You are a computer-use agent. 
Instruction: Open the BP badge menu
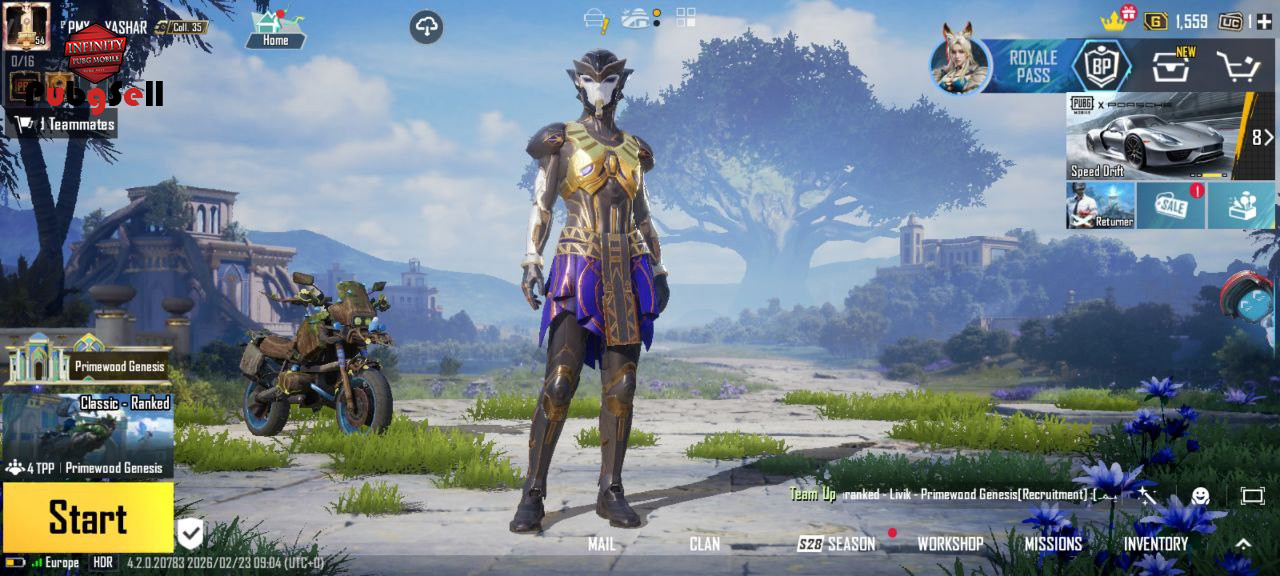(x=1101, y=66)
